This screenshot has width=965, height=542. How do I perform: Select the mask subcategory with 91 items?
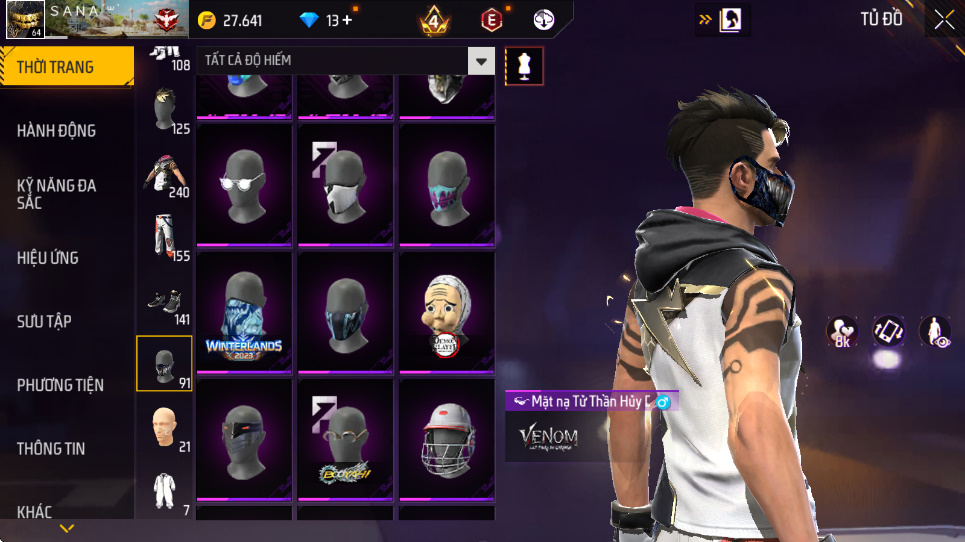tap(164, 364)
